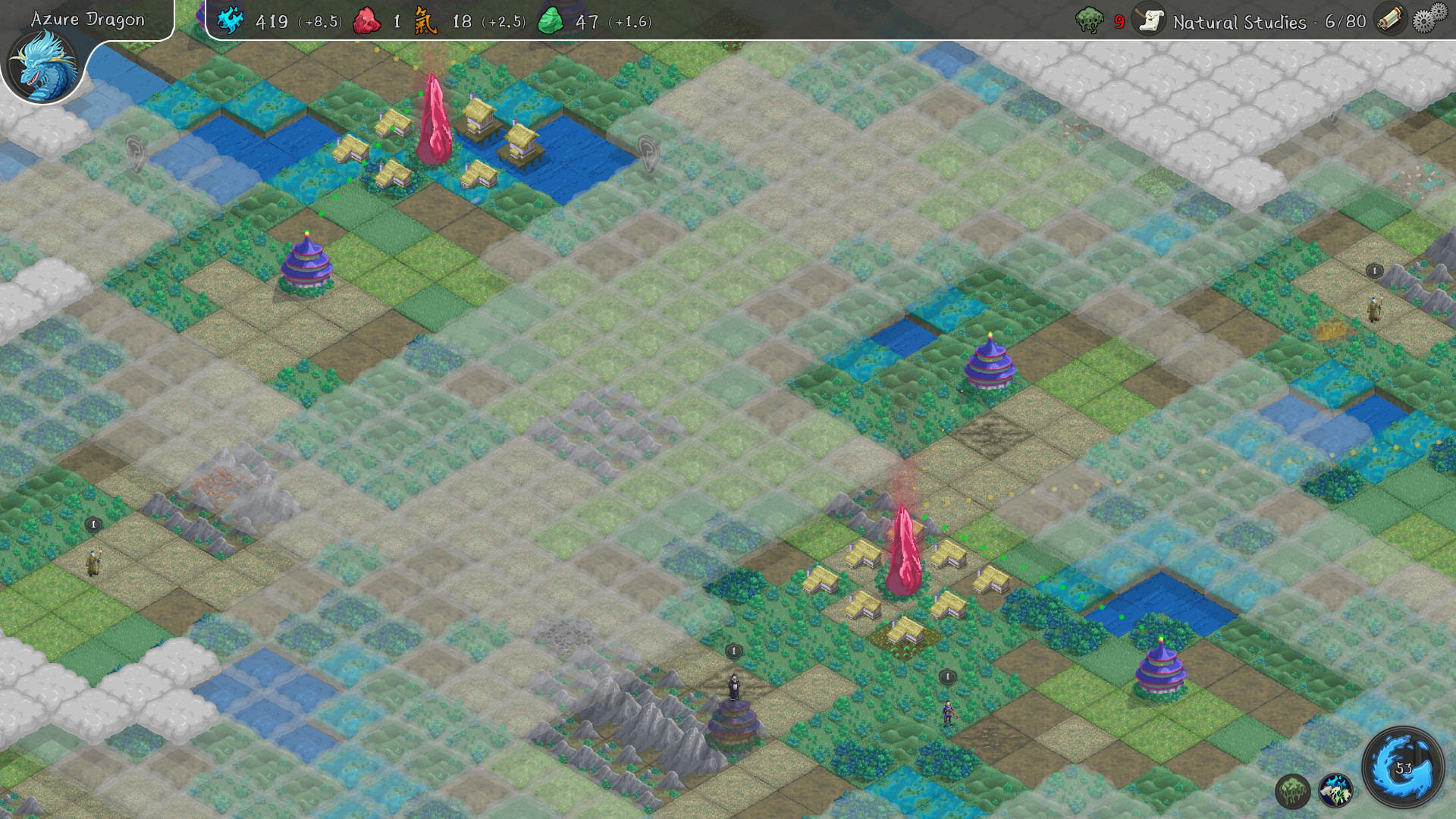Open the Azure Dragon faction portrait
The image size is (1456, 819).
tap(45, 64)
